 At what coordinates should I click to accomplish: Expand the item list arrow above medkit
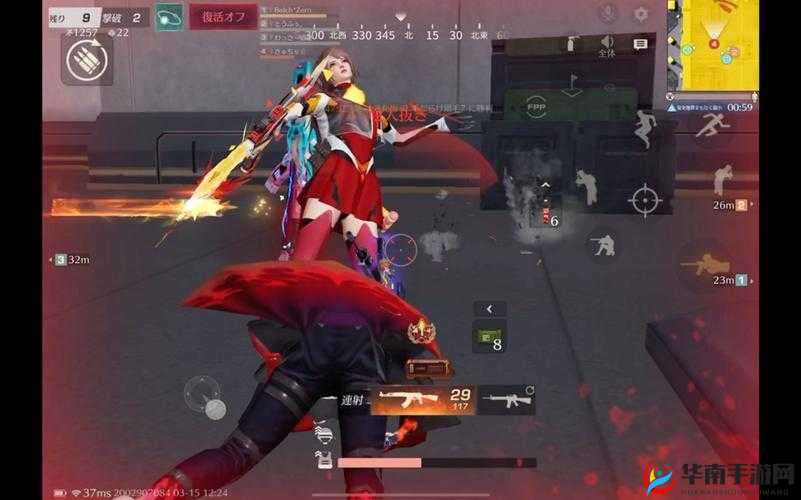(x=489, y=309)
